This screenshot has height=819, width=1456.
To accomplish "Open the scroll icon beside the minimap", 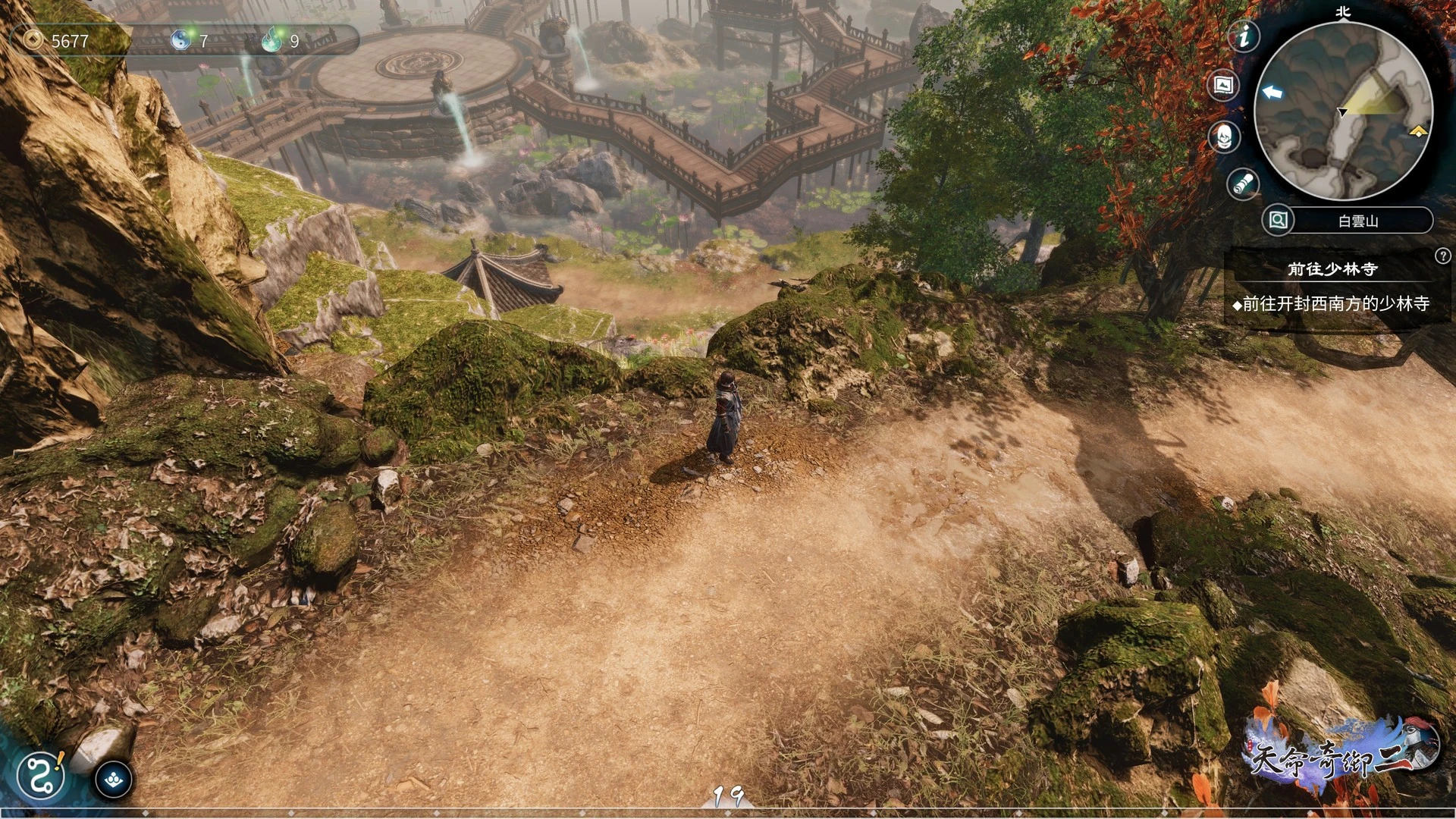I will pyautogui.click(x=1243, y=184).
